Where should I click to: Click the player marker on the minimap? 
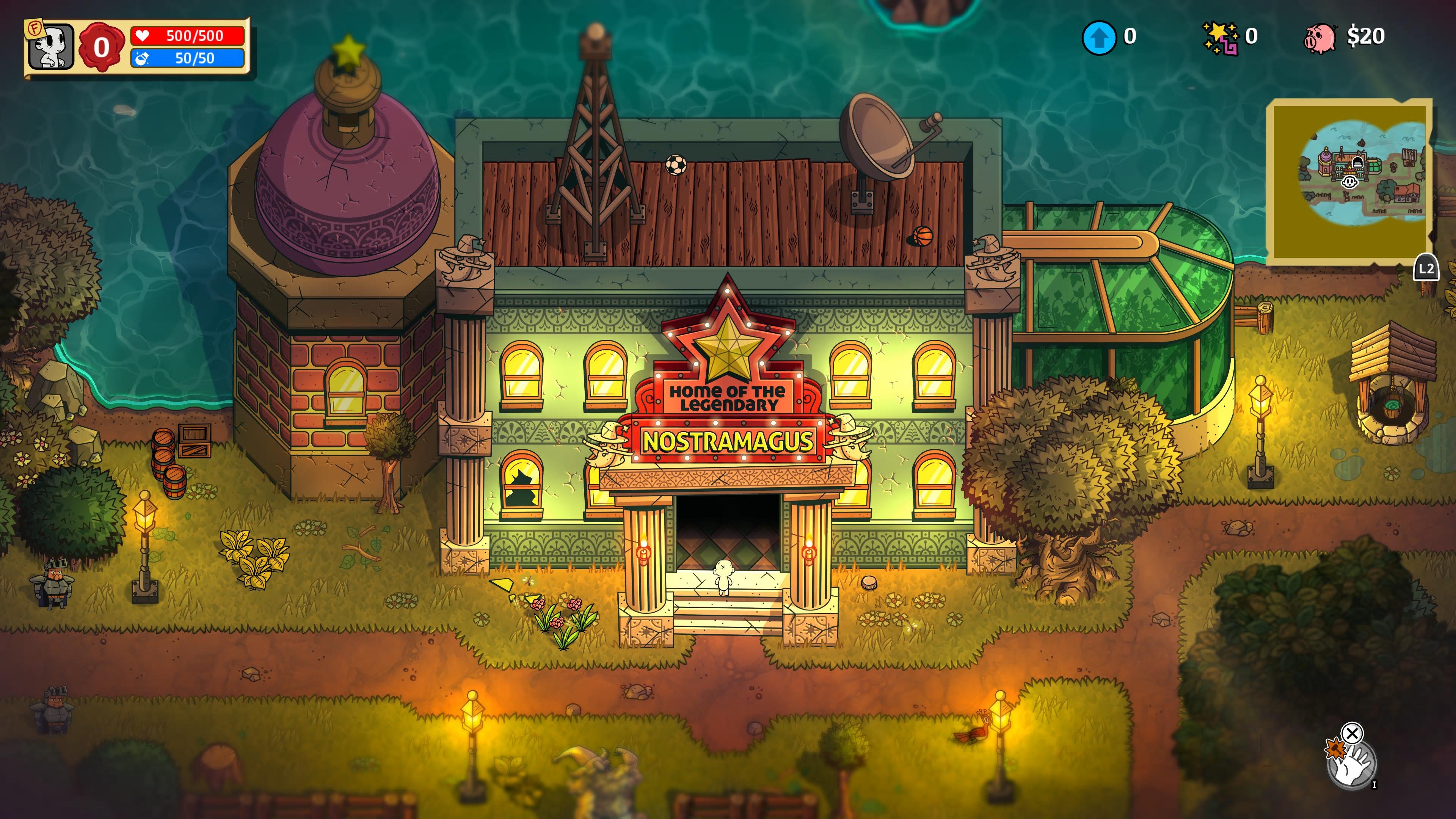pyautogui.click(x=1350, y=183)
